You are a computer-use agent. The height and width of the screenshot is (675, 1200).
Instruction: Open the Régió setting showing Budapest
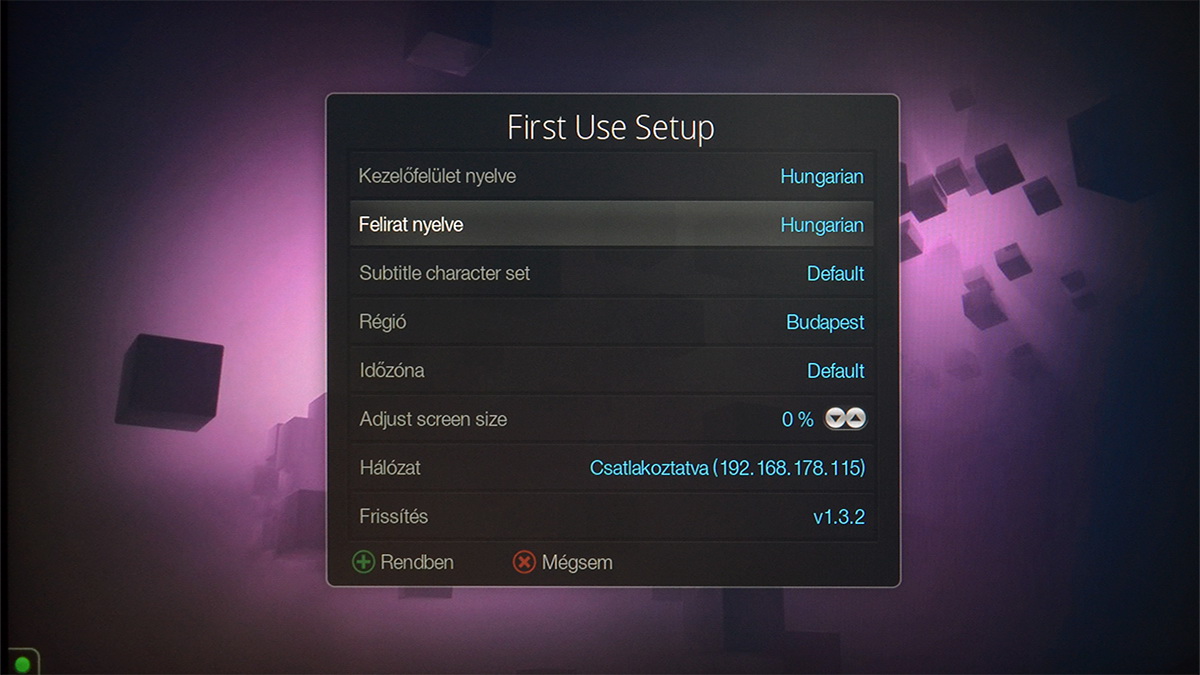(x=611, y=322)
